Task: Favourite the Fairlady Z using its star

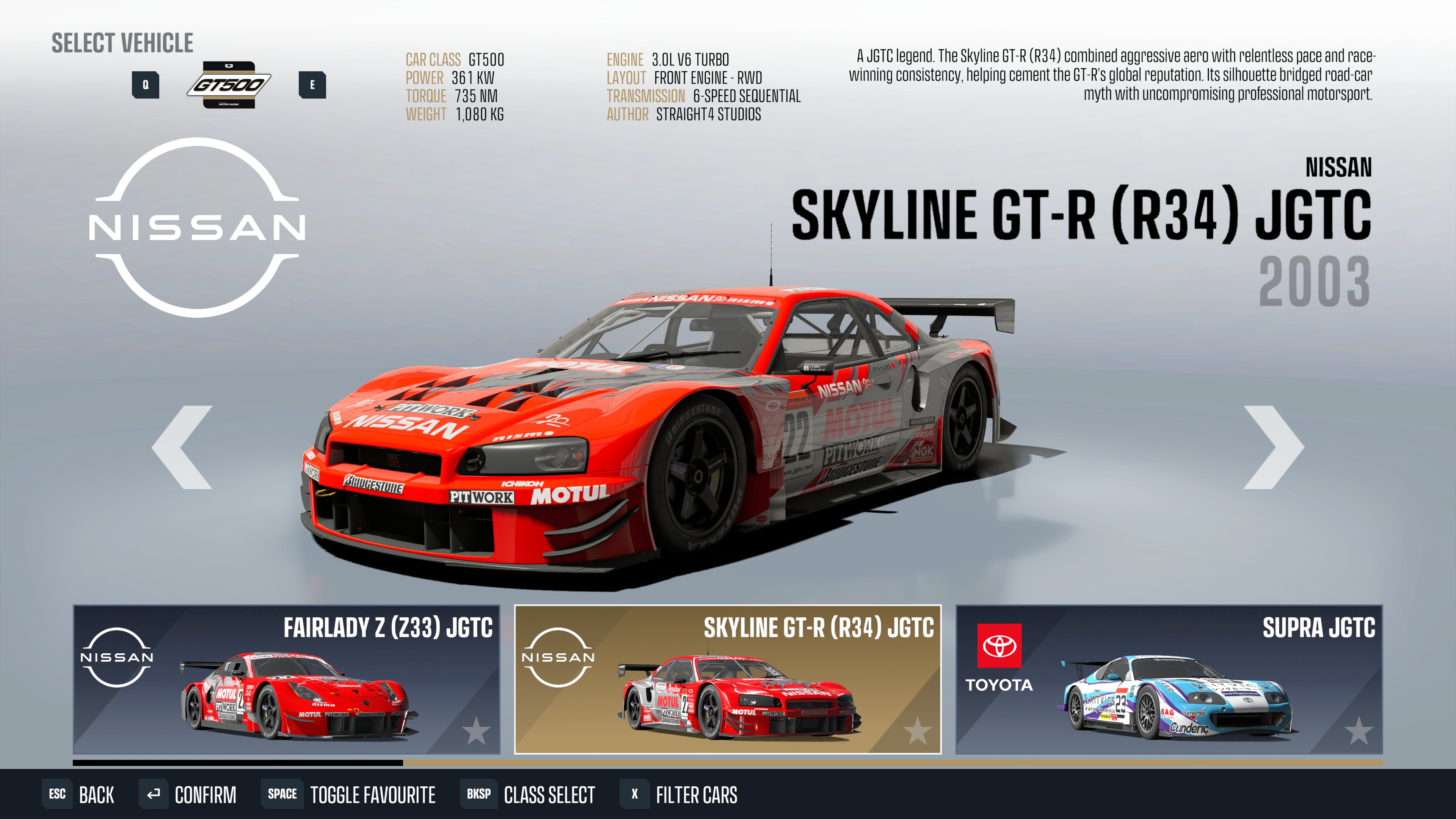Action: [476, 731]
